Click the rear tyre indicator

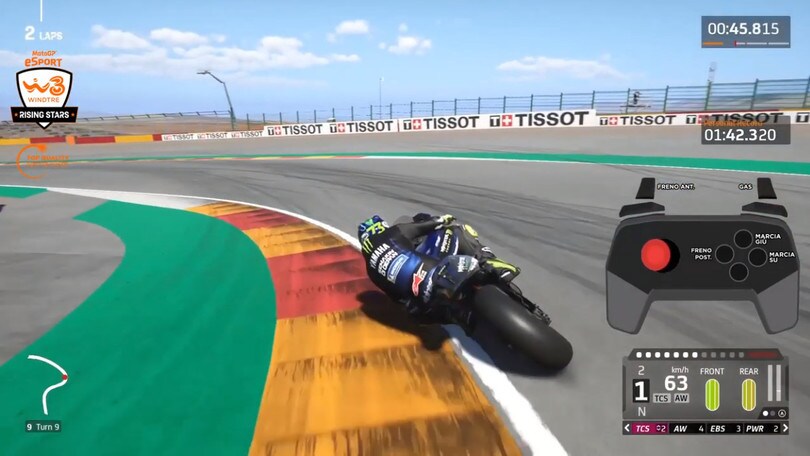[x=749, y=395]
